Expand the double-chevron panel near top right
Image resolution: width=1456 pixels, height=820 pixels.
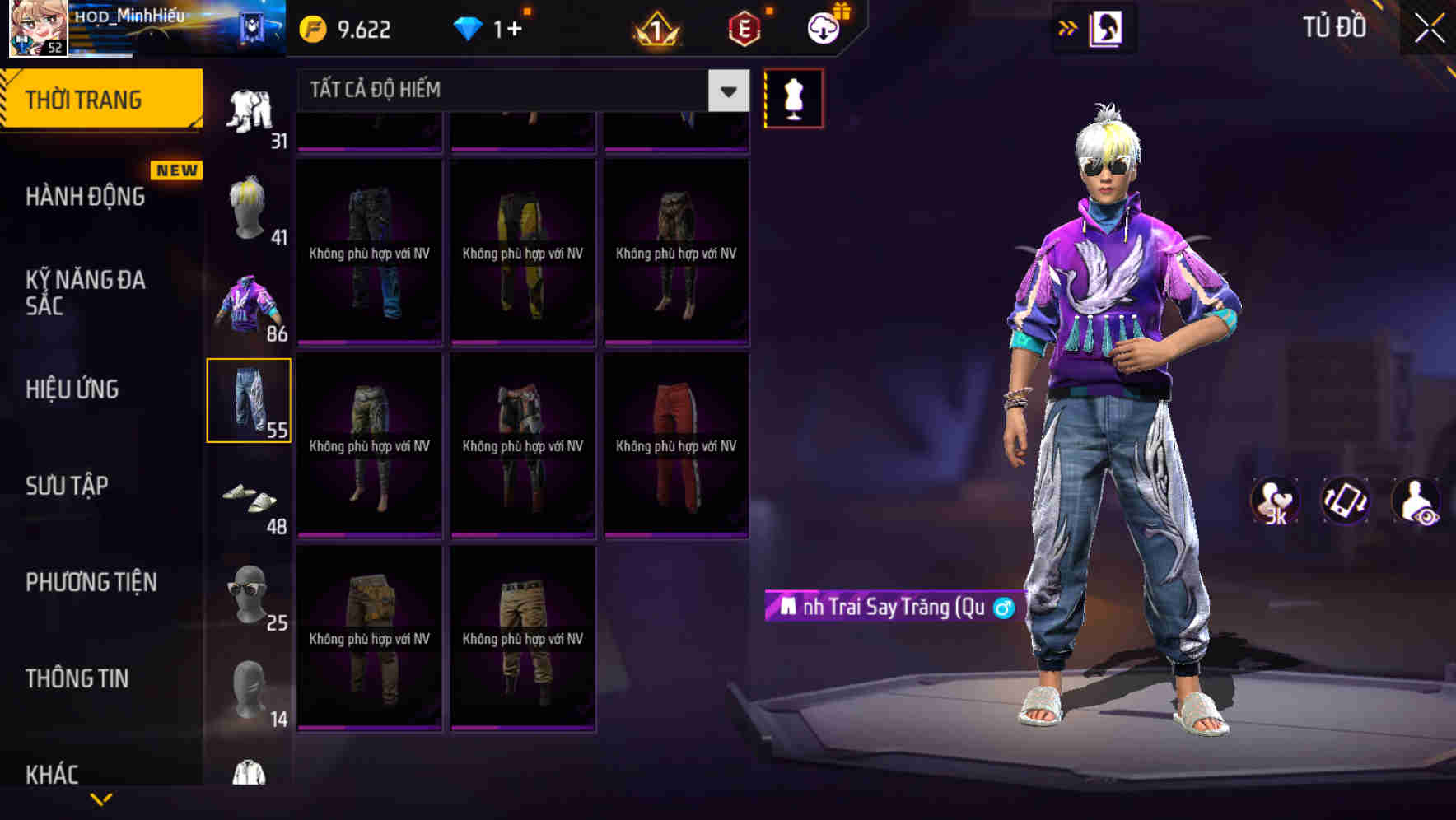point(1067,27)
